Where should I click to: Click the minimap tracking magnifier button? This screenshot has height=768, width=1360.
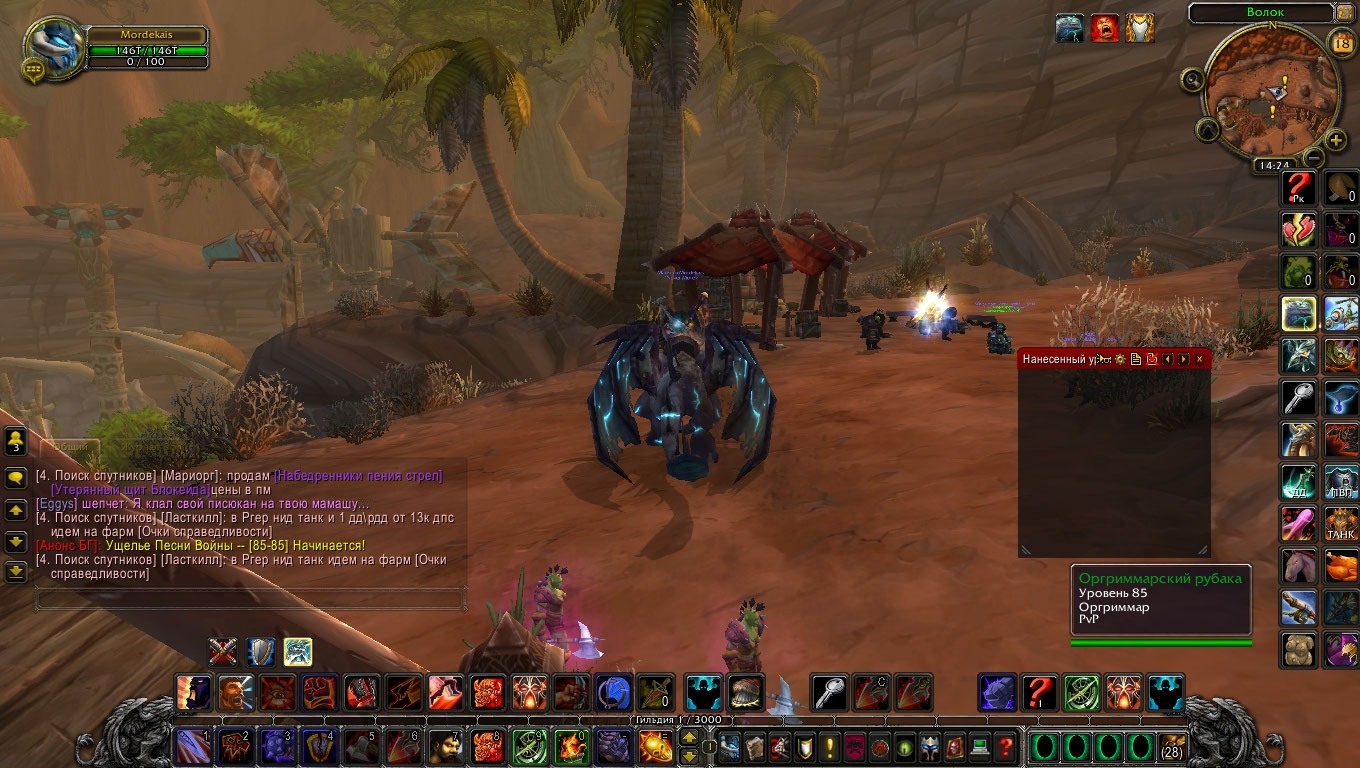click(1192, 81)
